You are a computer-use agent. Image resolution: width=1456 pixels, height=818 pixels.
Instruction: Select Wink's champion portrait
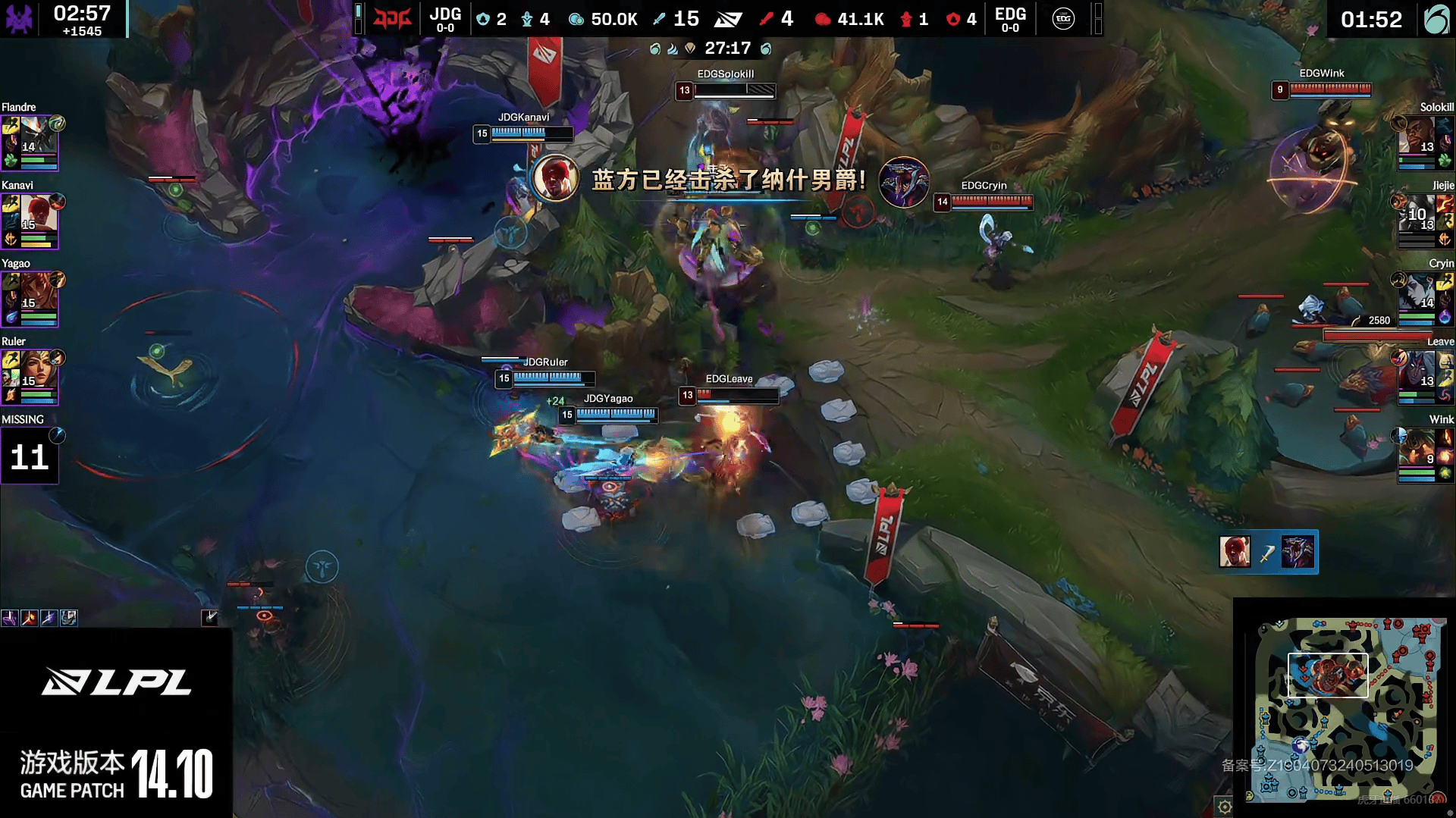point(1417,447)
